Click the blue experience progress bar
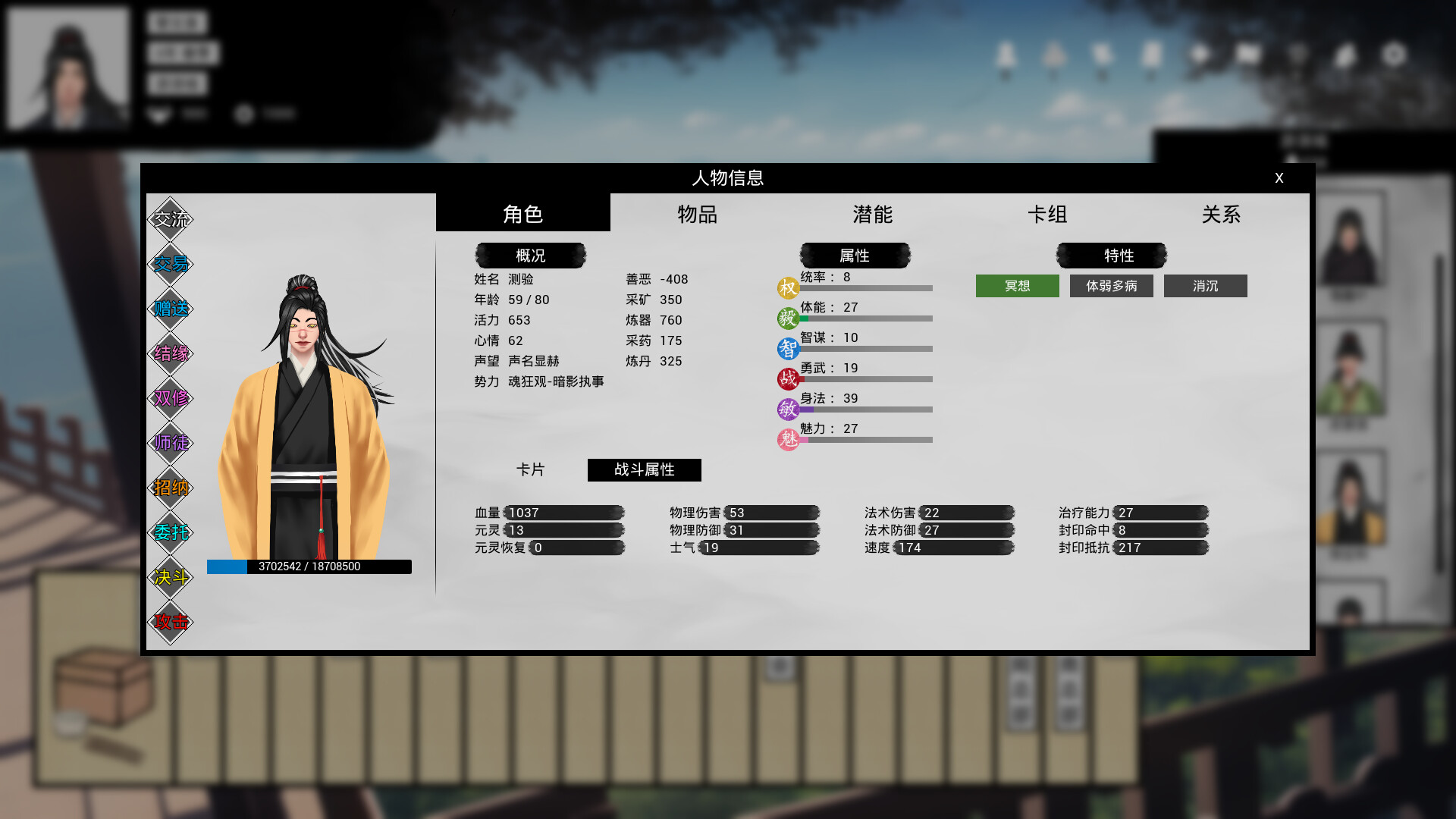This screenshot has height=819, width=1456. pyautogui.click(x=309, y=566)
